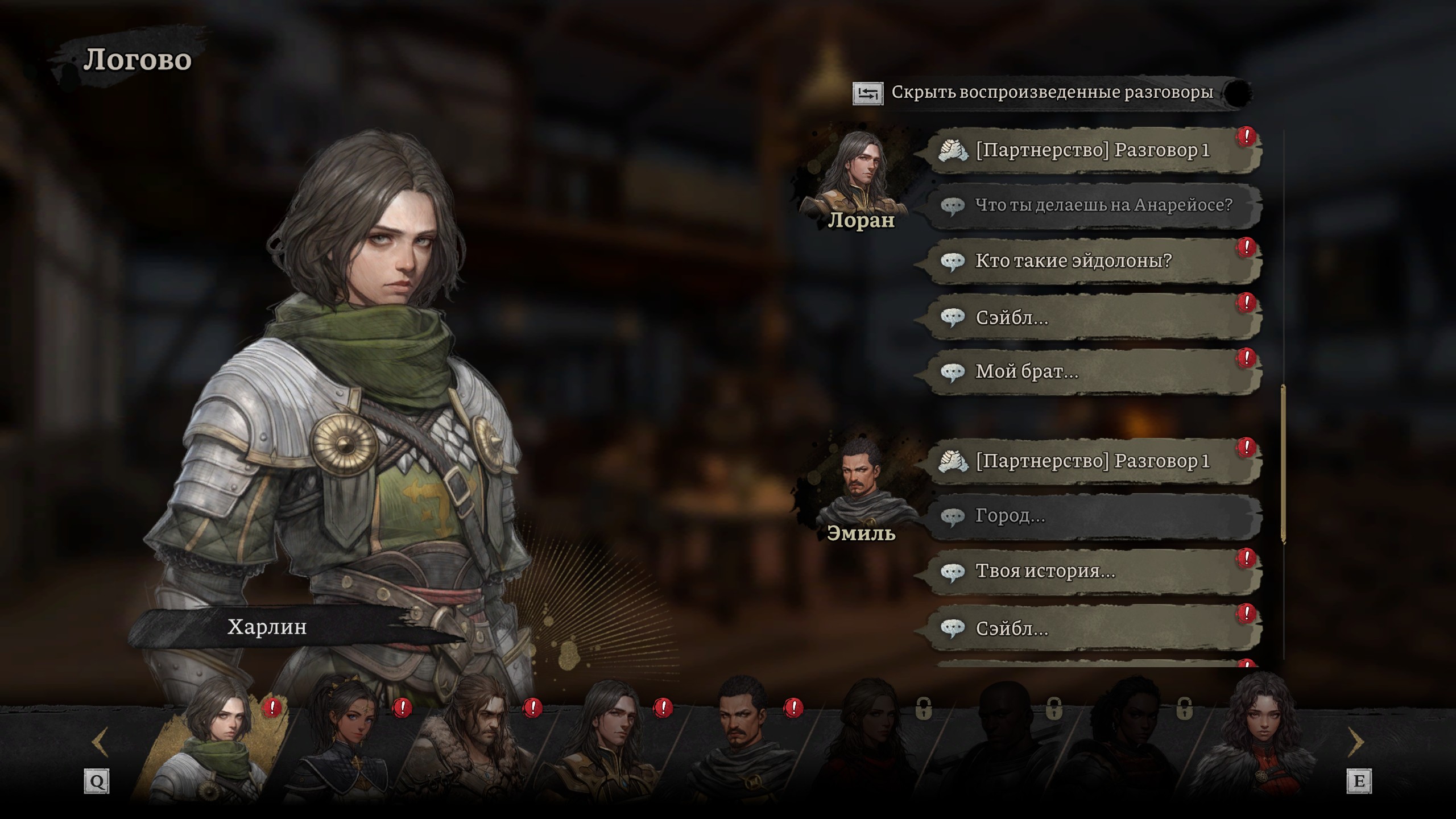Start Emil's [Партнерство] Разговор 1 conversation

coord(1092,461)
